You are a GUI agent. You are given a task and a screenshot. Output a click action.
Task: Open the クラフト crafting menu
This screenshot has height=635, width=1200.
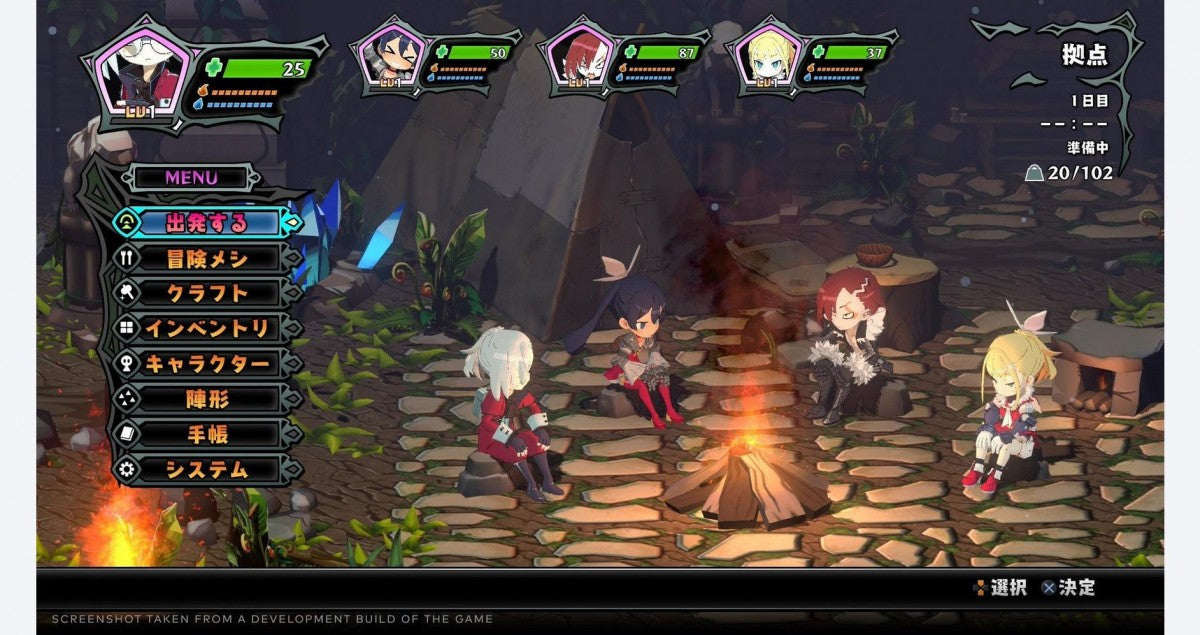207,293
